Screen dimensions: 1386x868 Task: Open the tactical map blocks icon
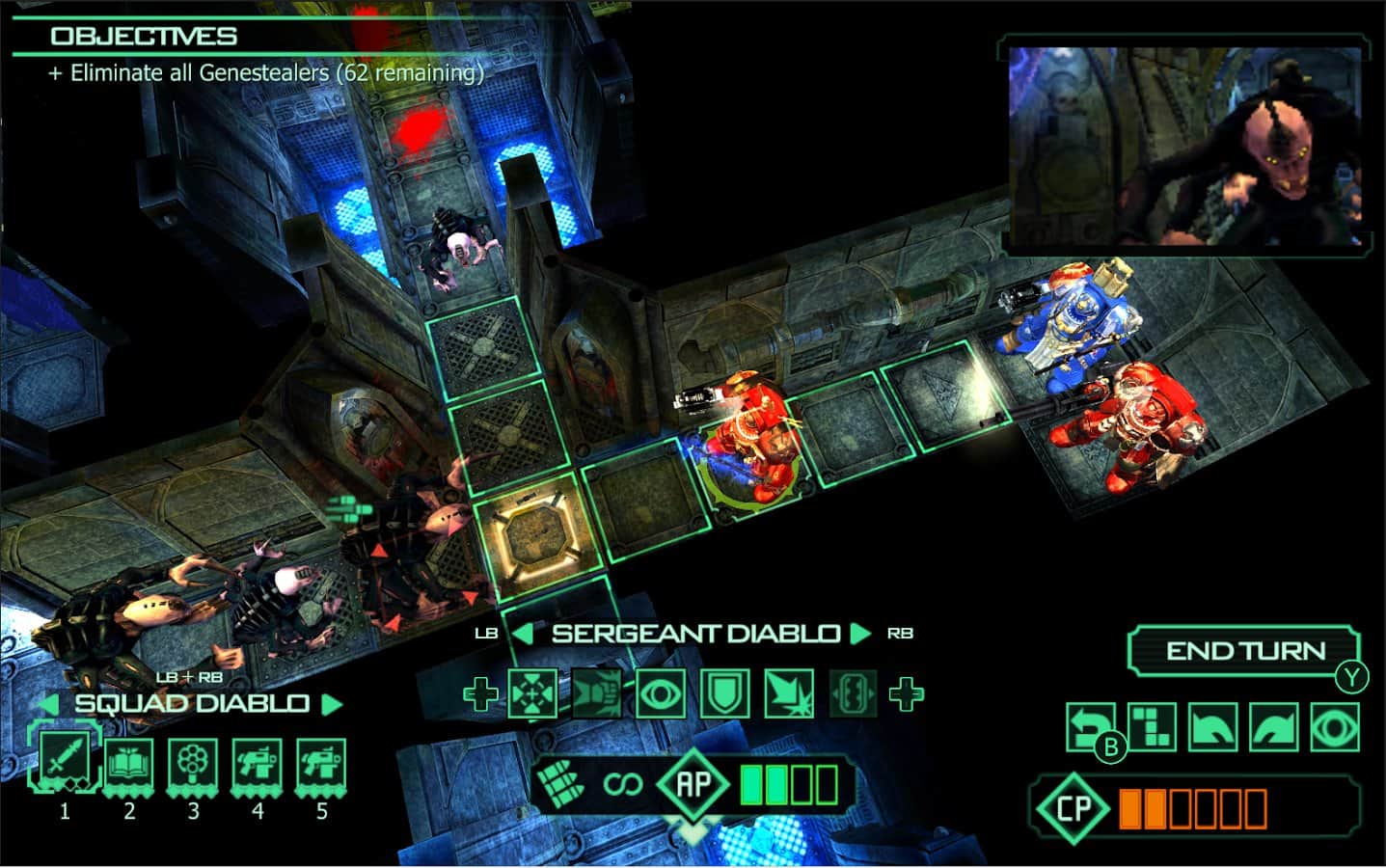(x=1151, y=726)
